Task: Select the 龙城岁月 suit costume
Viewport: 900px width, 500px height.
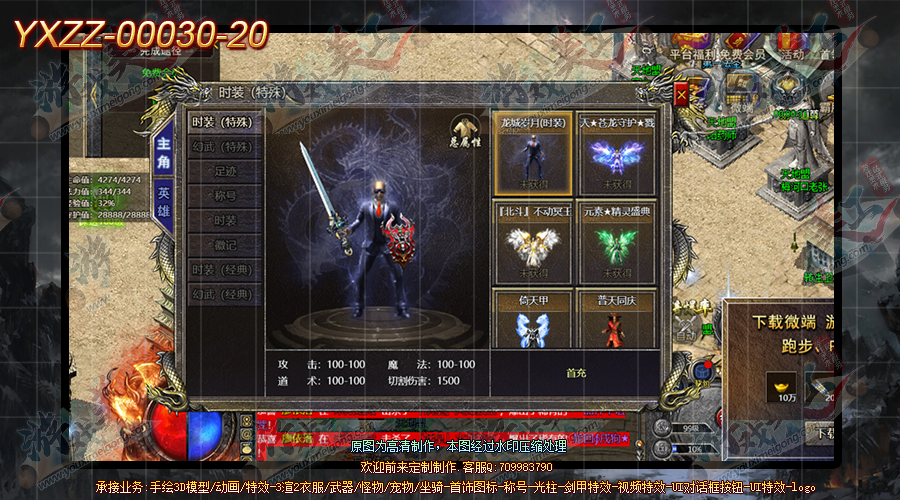Action: pyautogui.click(x=533, y=153)
